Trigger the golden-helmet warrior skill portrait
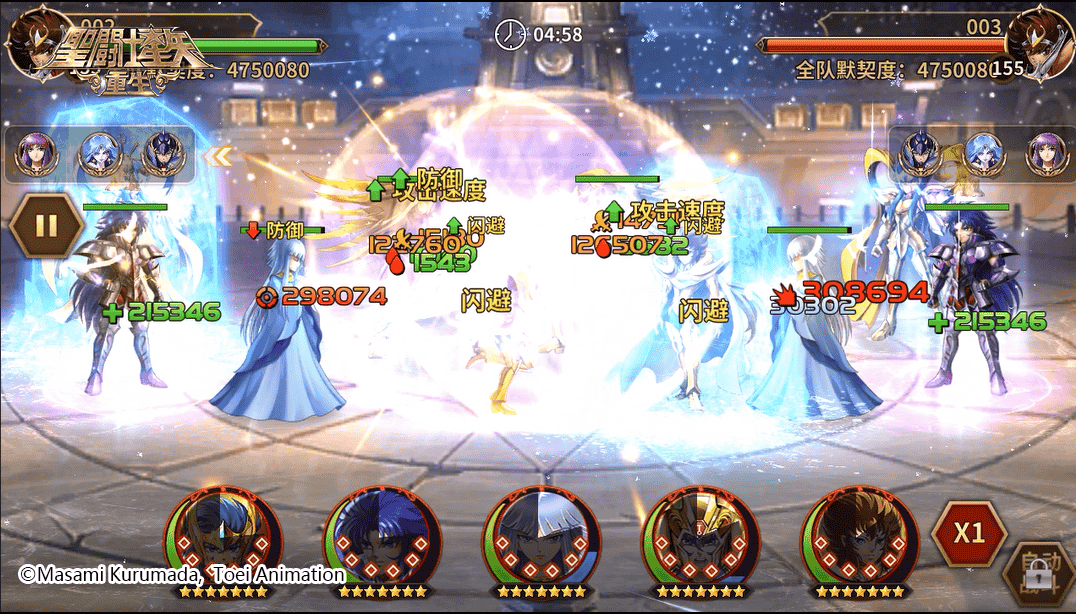Viewport: 1076px width, 614px height. click(700, 541)
